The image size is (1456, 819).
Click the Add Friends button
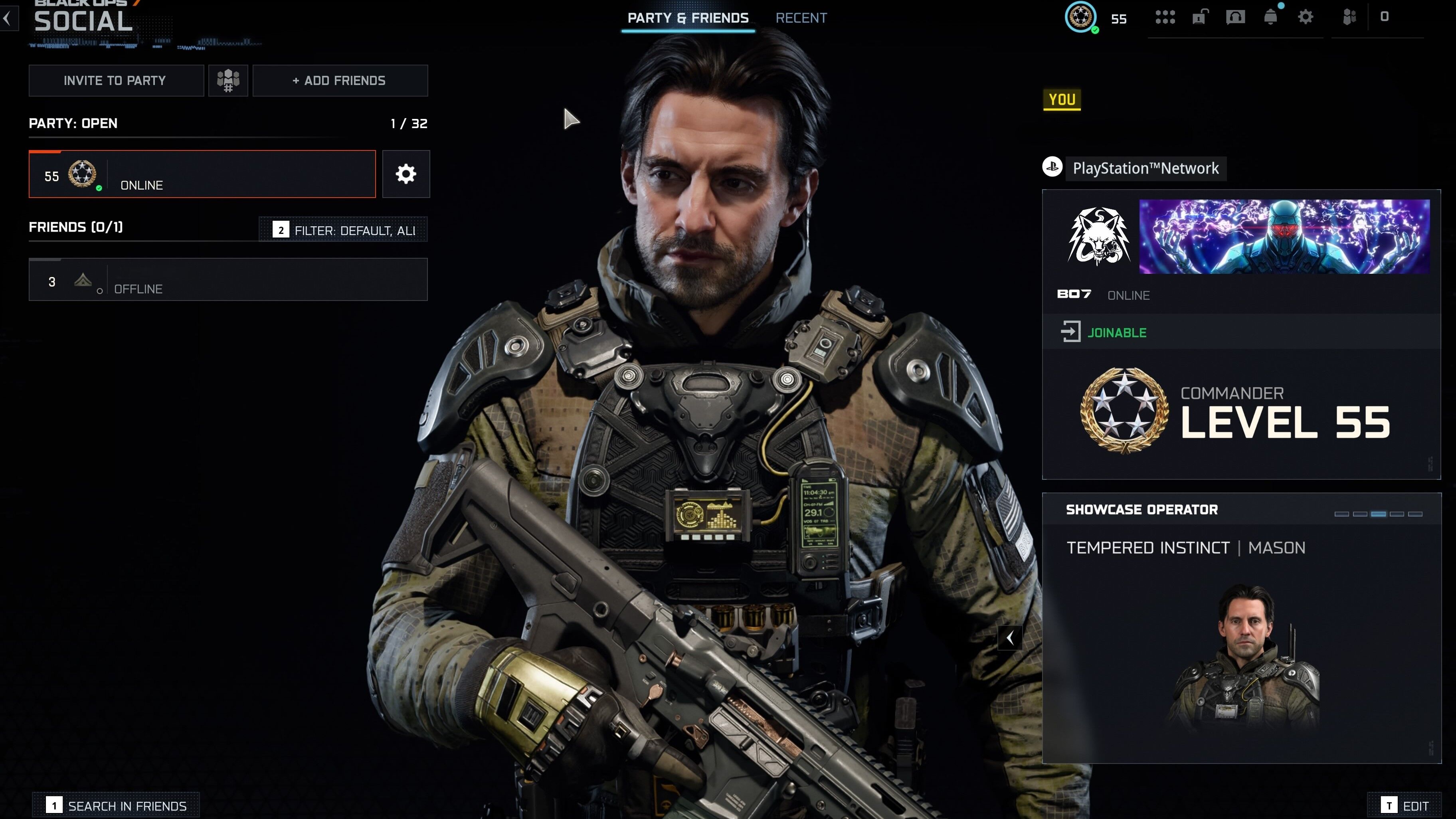(x=340, y=81)
